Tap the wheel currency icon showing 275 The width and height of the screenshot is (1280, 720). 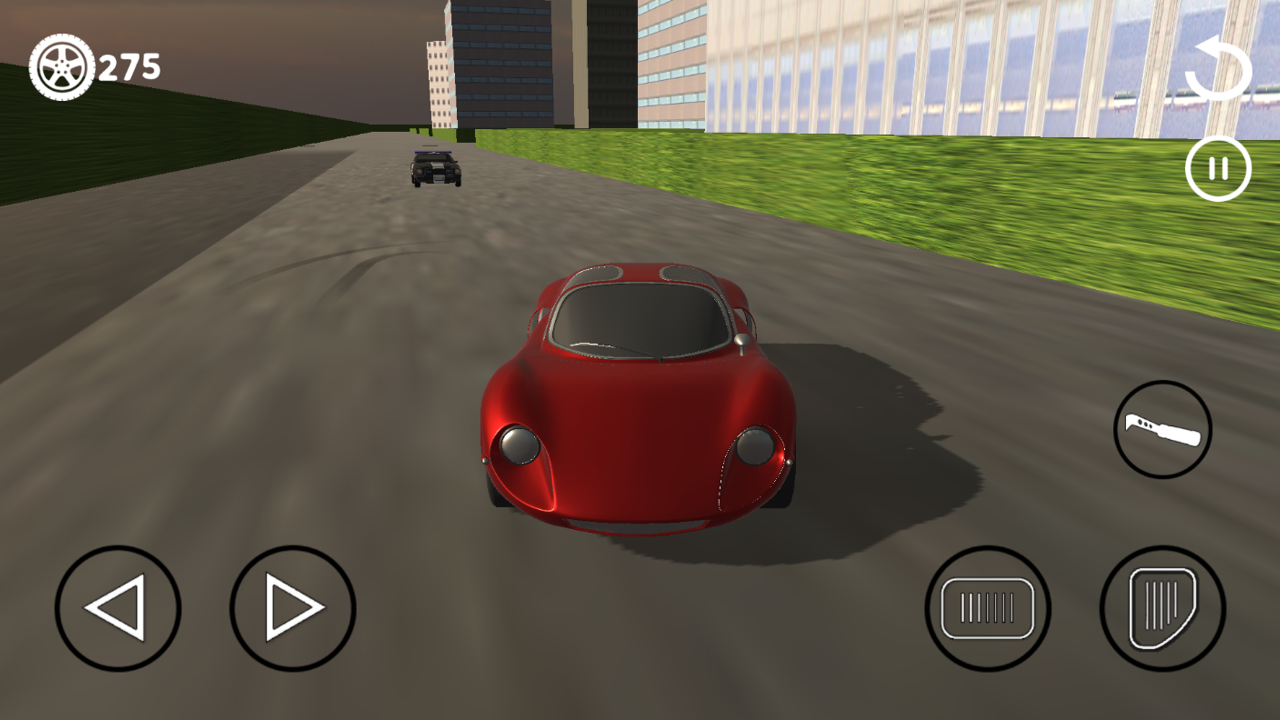click(x=62, y=66)
